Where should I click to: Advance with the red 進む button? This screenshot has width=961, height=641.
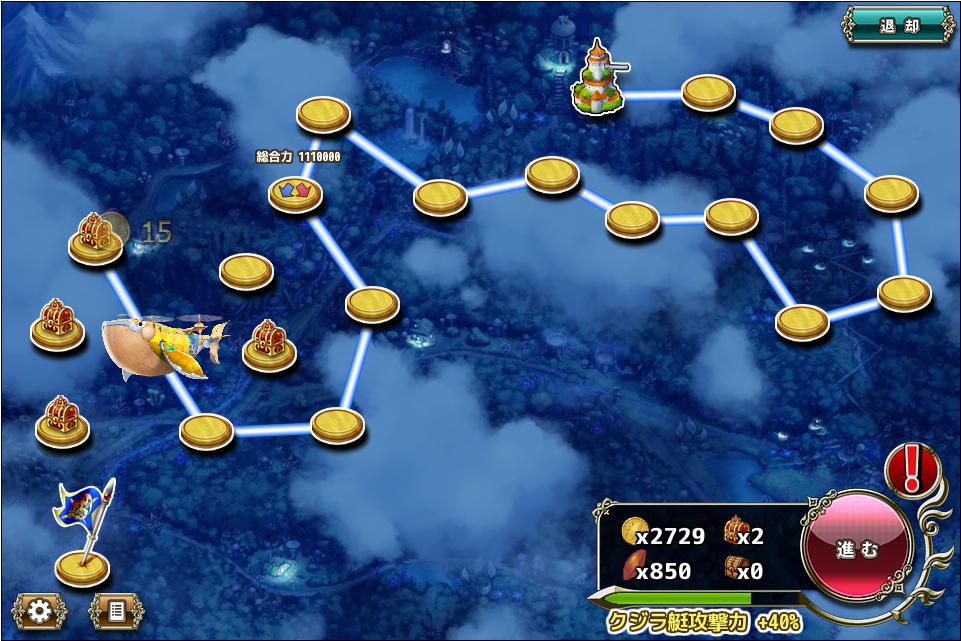[857, 548]
